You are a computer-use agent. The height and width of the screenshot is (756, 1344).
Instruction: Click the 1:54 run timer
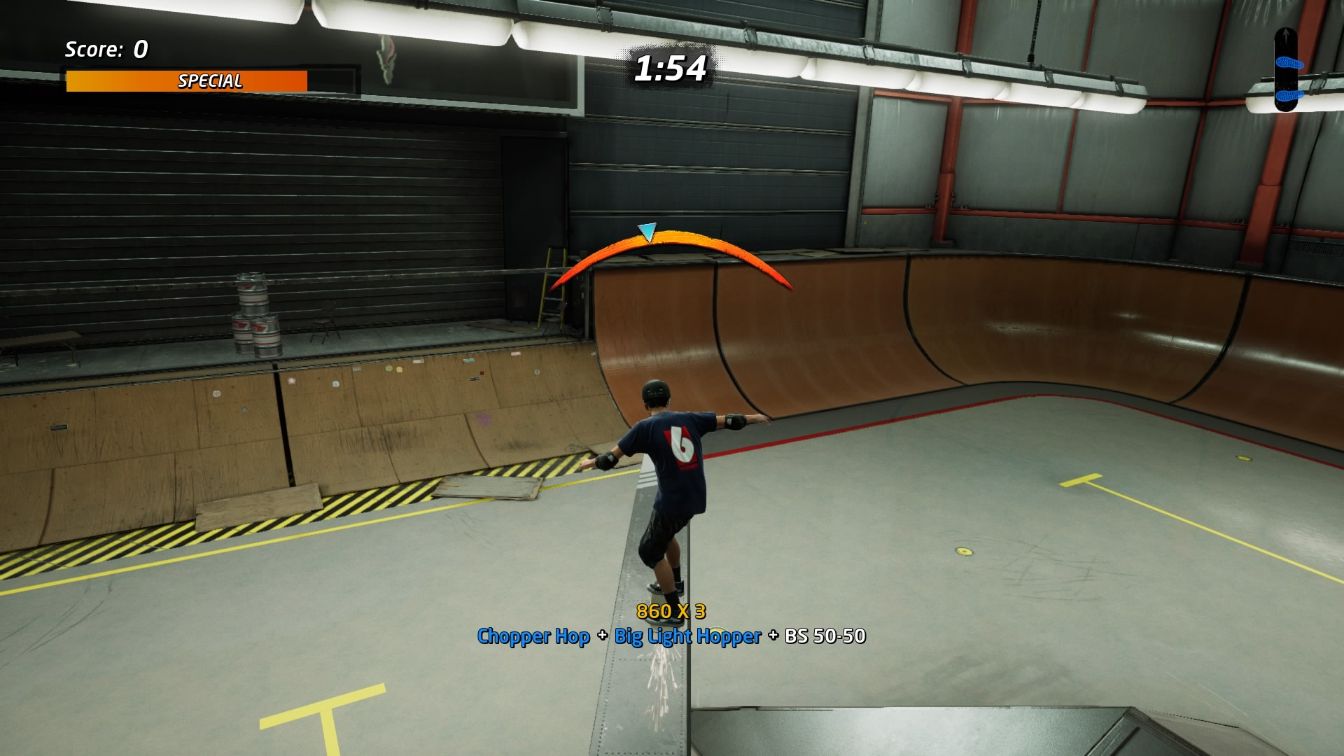click(x=672, y=69)
